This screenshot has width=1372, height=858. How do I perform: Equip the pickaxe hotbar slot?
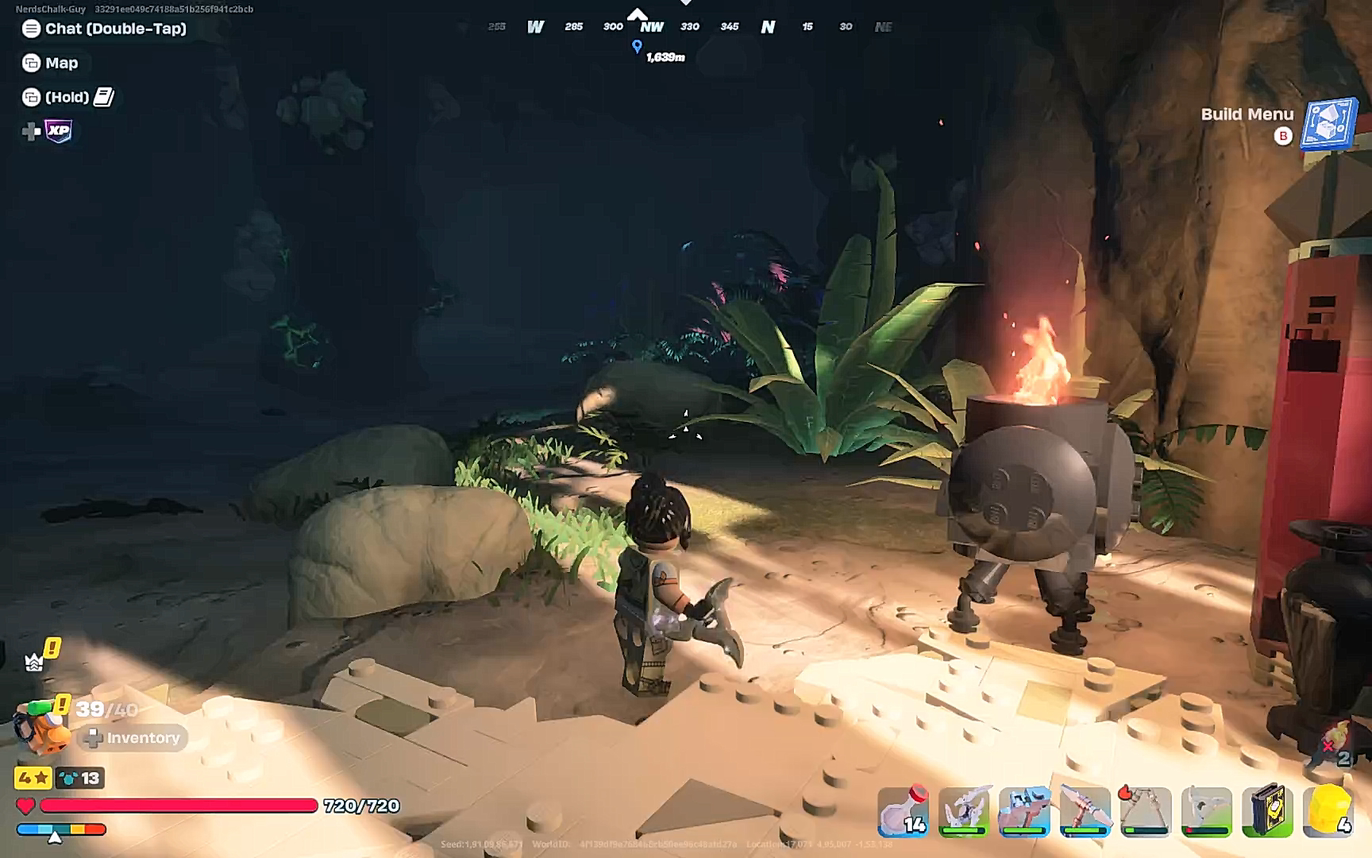[x=1085, y=811]
